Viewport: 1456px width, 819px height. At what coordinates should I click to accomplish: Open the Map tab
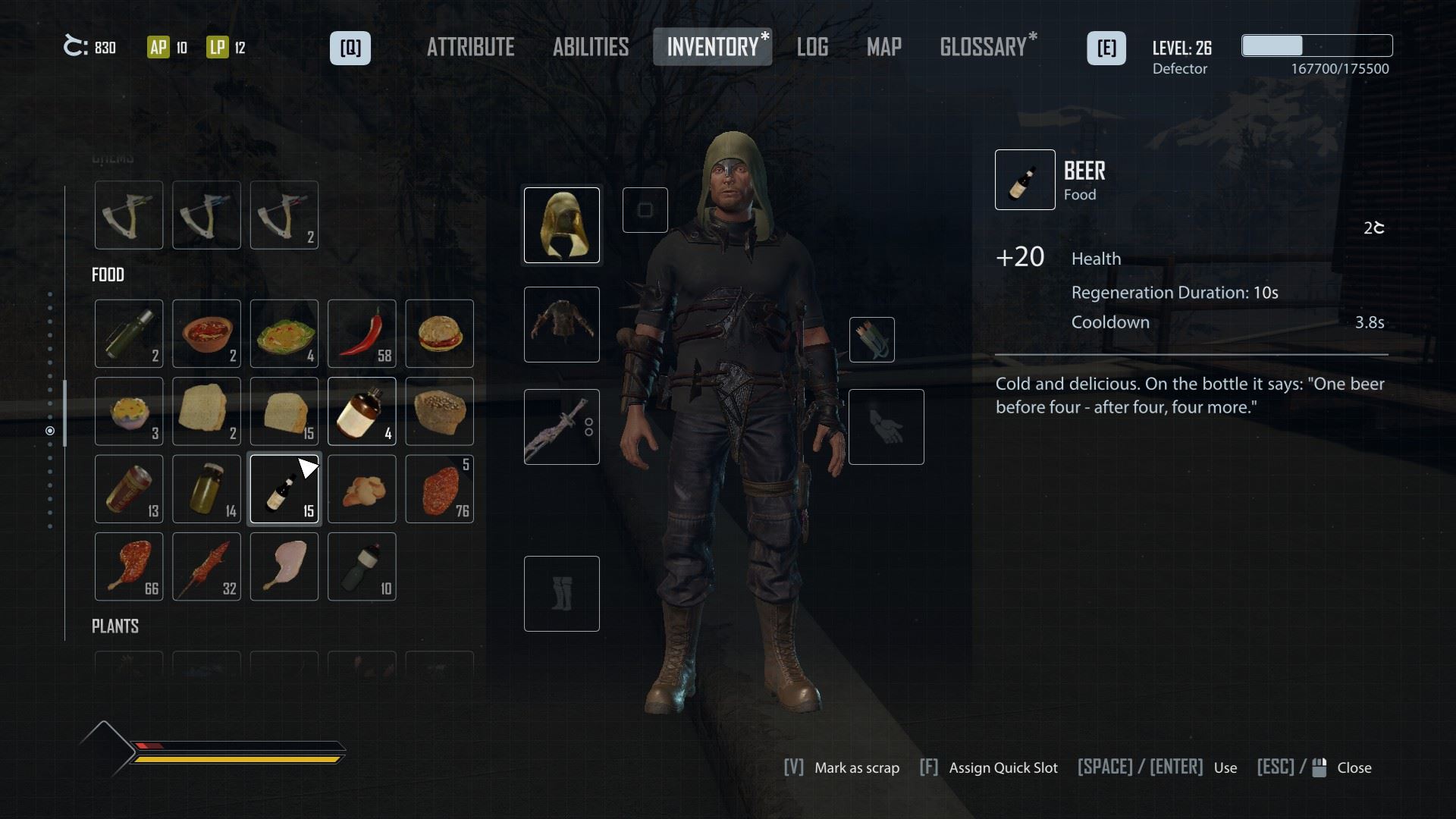pos(884,47)
